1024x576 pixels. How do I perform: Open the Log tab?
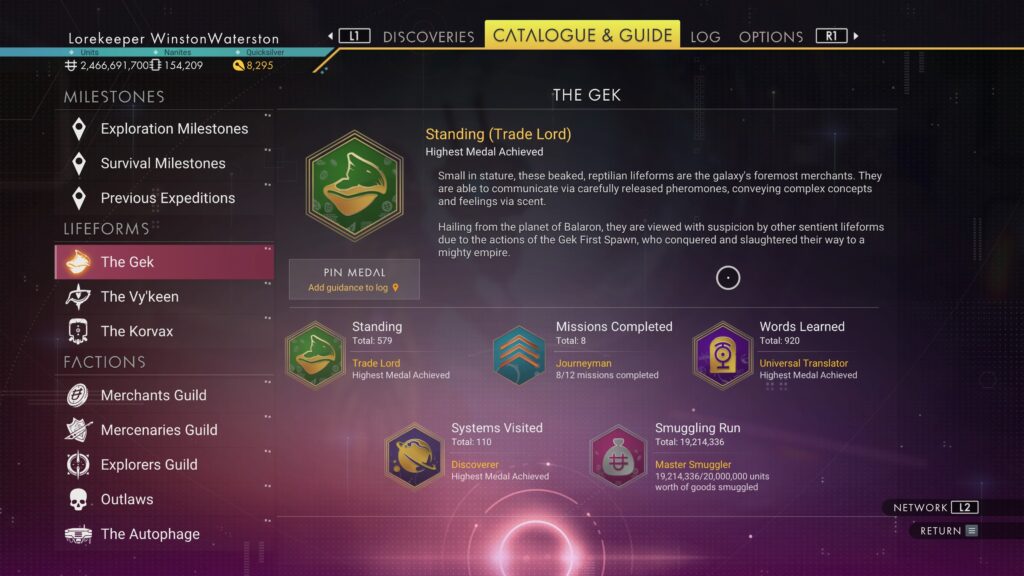705,37
